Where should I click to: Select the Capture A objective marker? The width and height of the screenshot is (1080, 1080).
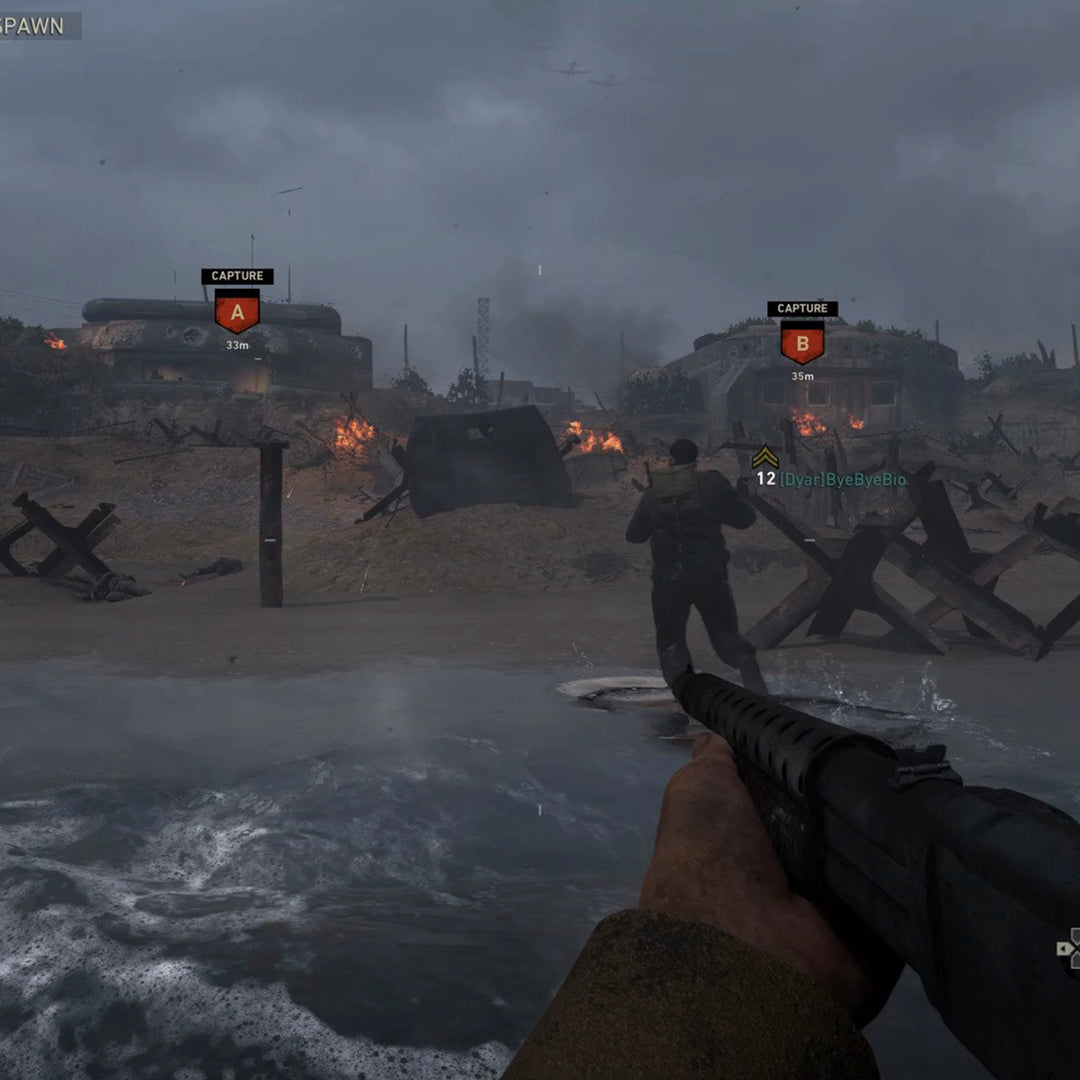237,311
